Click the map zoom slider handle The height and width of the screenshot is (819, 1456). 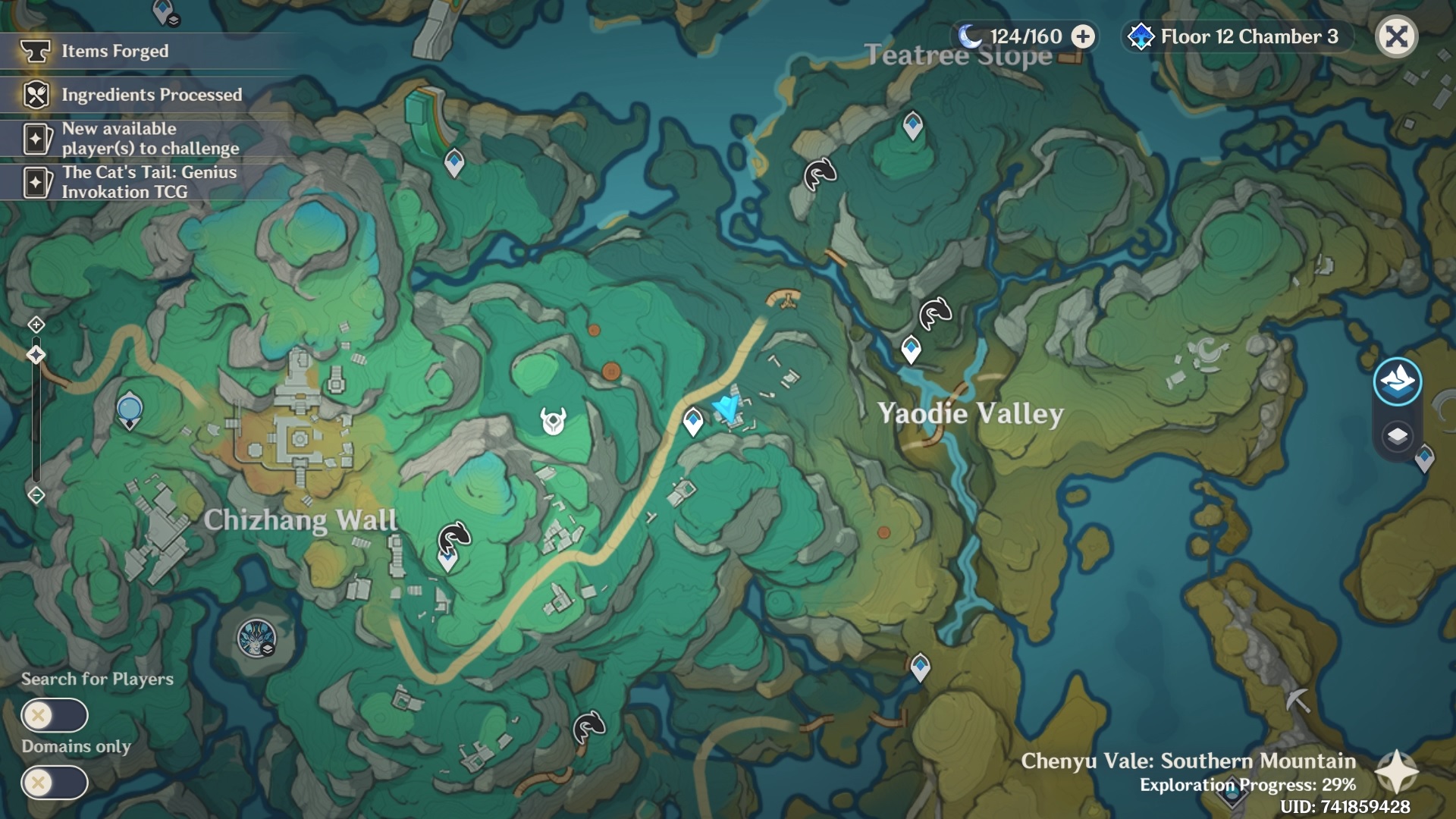[36, 355]
